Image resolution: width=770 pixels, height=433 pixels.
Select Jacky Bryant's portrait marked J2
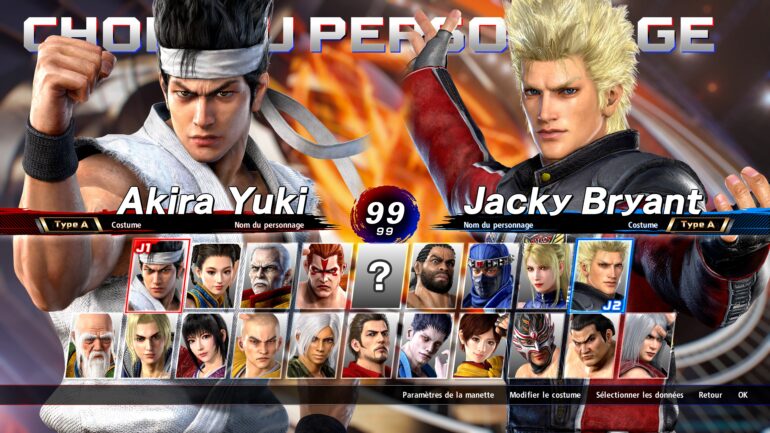(600, 275)
